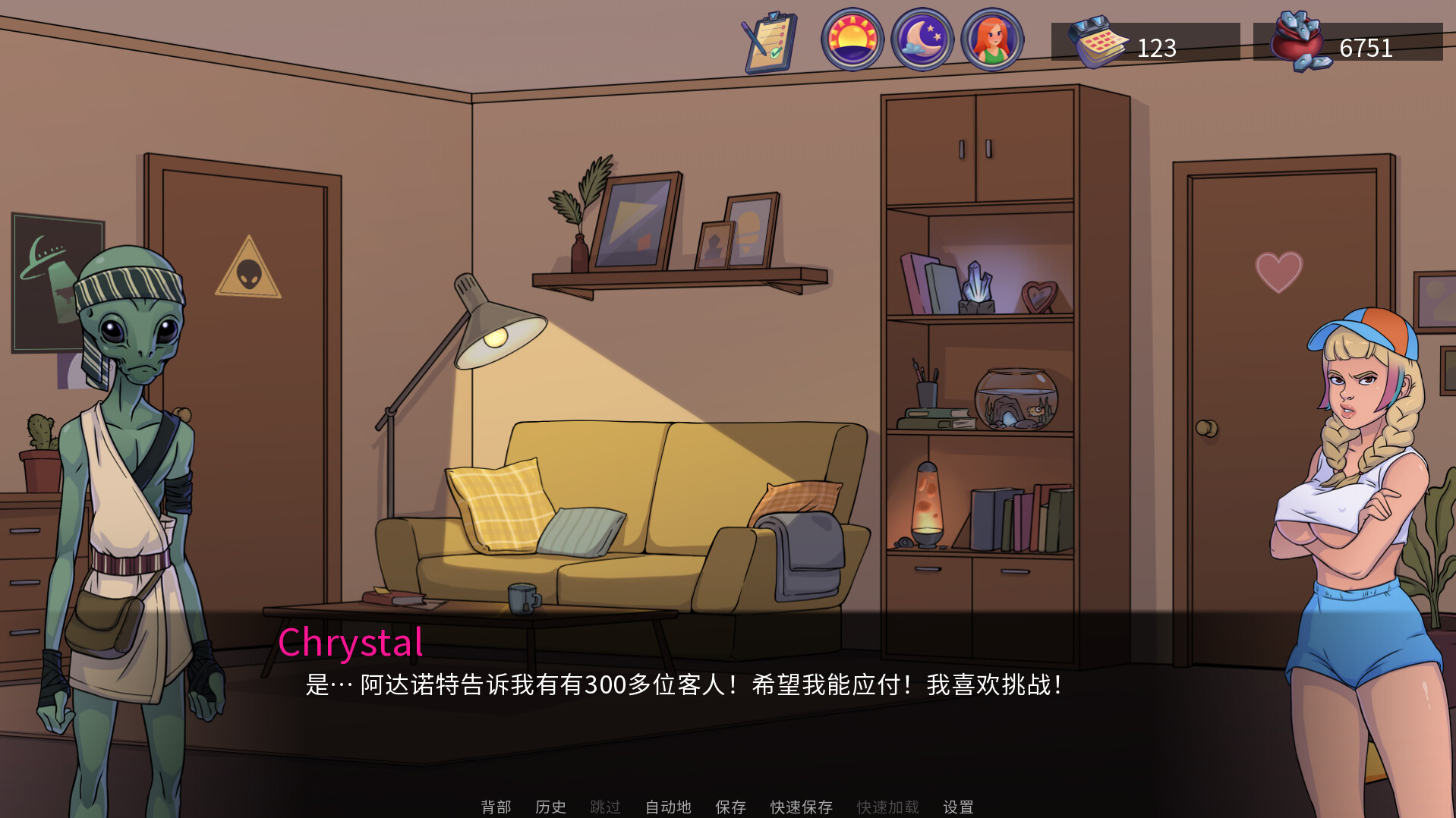This screenshot has height=818, width=1456.
Task: Open the 设置 settings menu
Action: click(960, 807)
